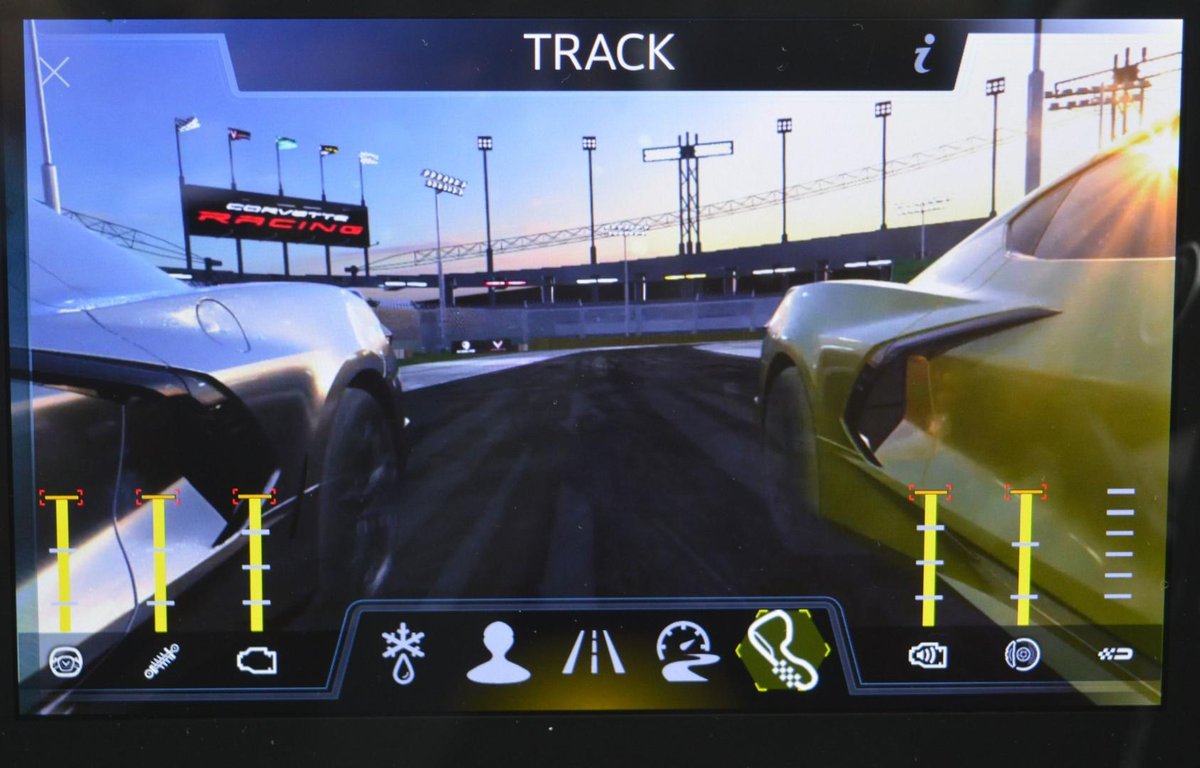Select Weather mode snowflake icon

[403, 653]
